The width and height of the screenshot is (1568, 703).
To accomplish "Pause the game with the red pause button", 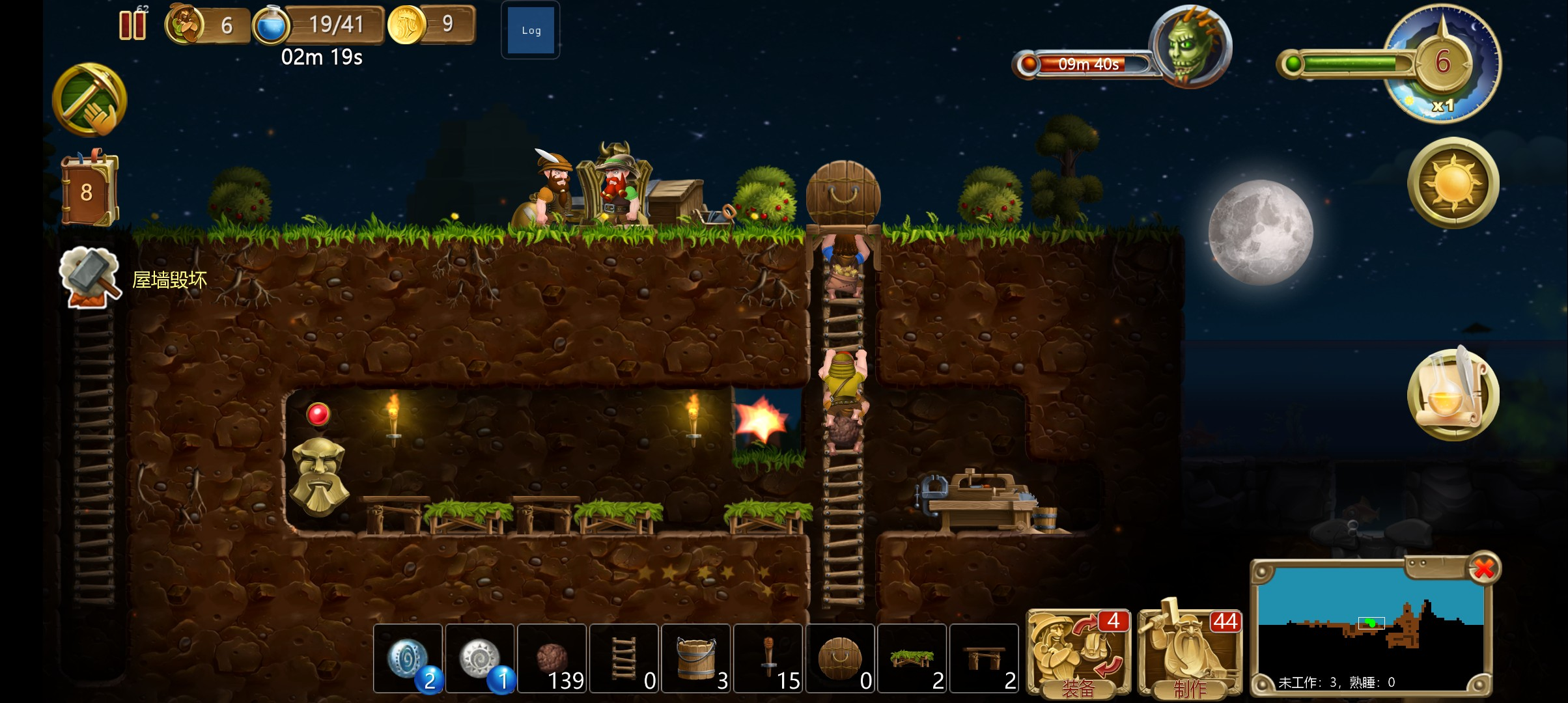I will tap(132, 26).
